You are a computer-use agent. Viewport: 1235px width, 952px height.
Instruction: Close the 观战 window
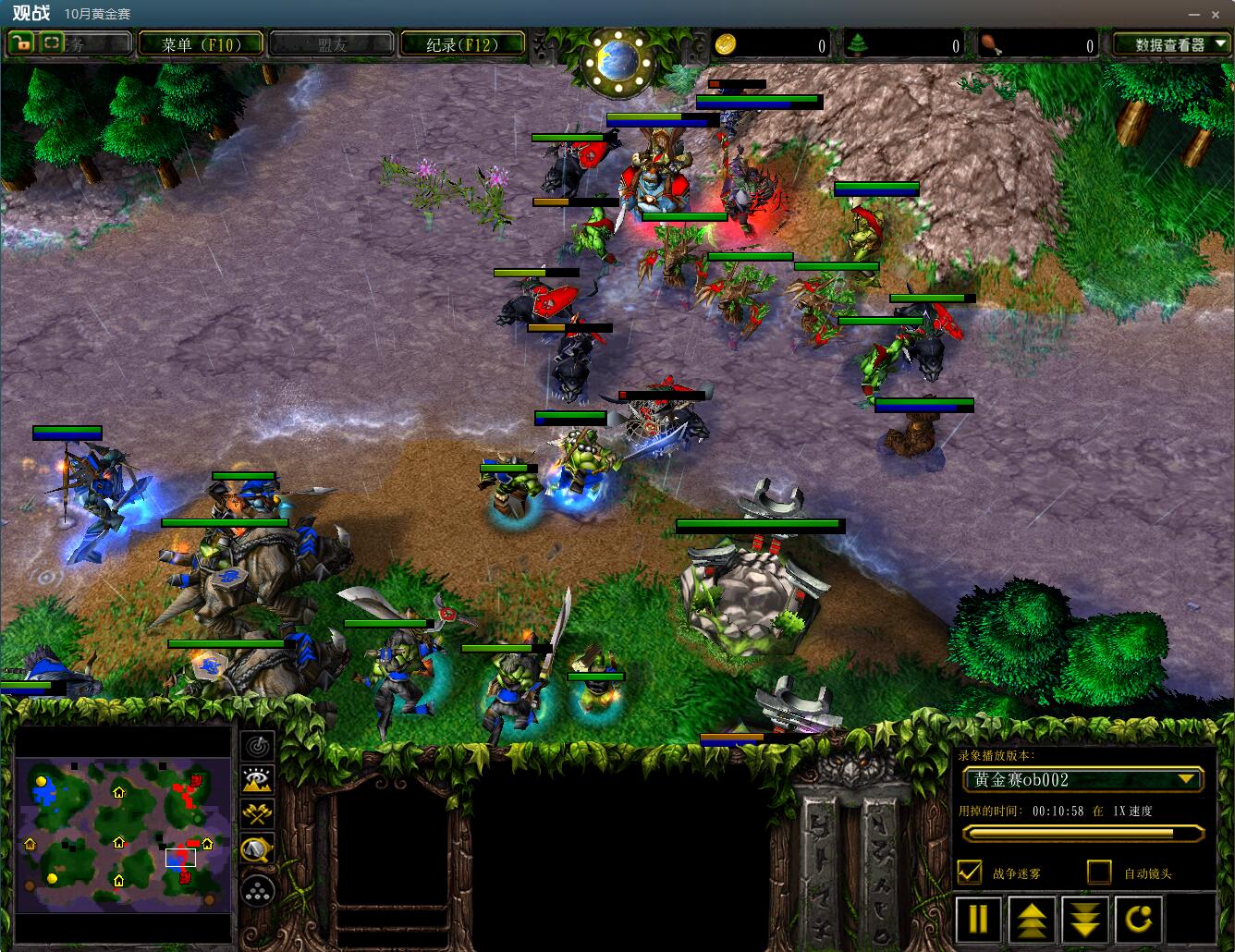point(1218,14)
